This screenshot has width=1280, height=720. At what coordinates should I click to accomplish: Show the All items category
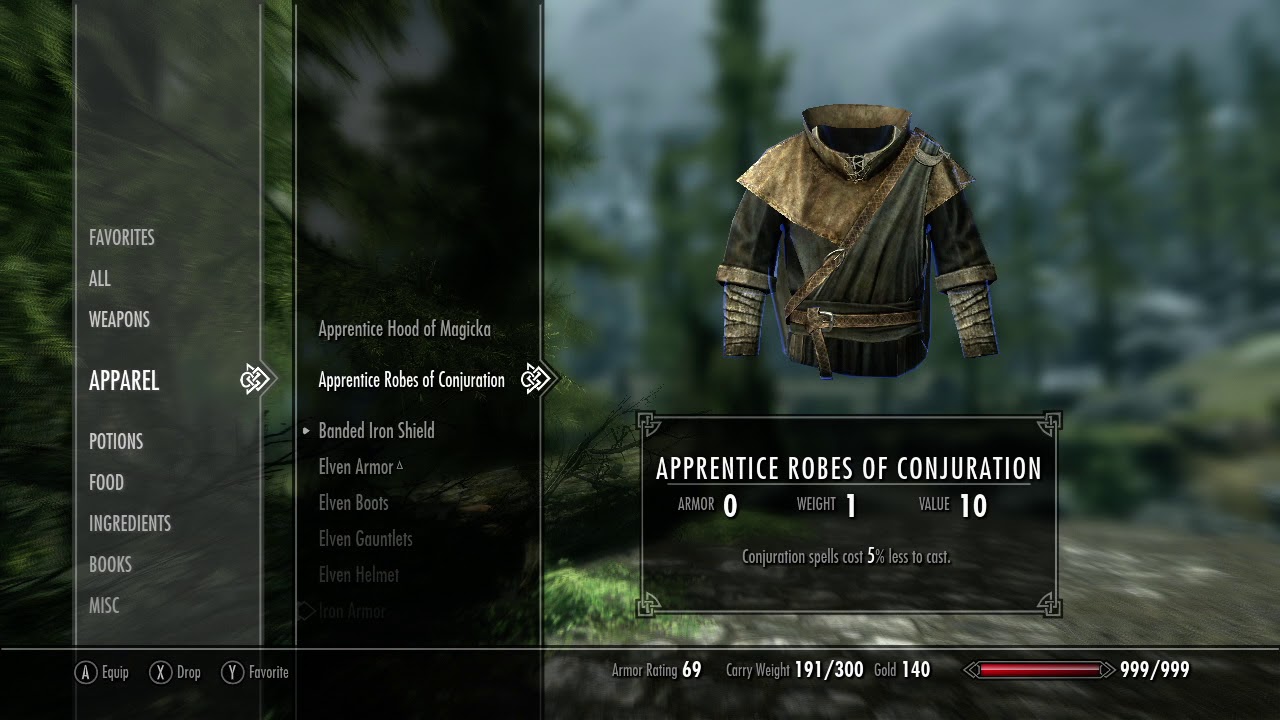coord(100,279)
